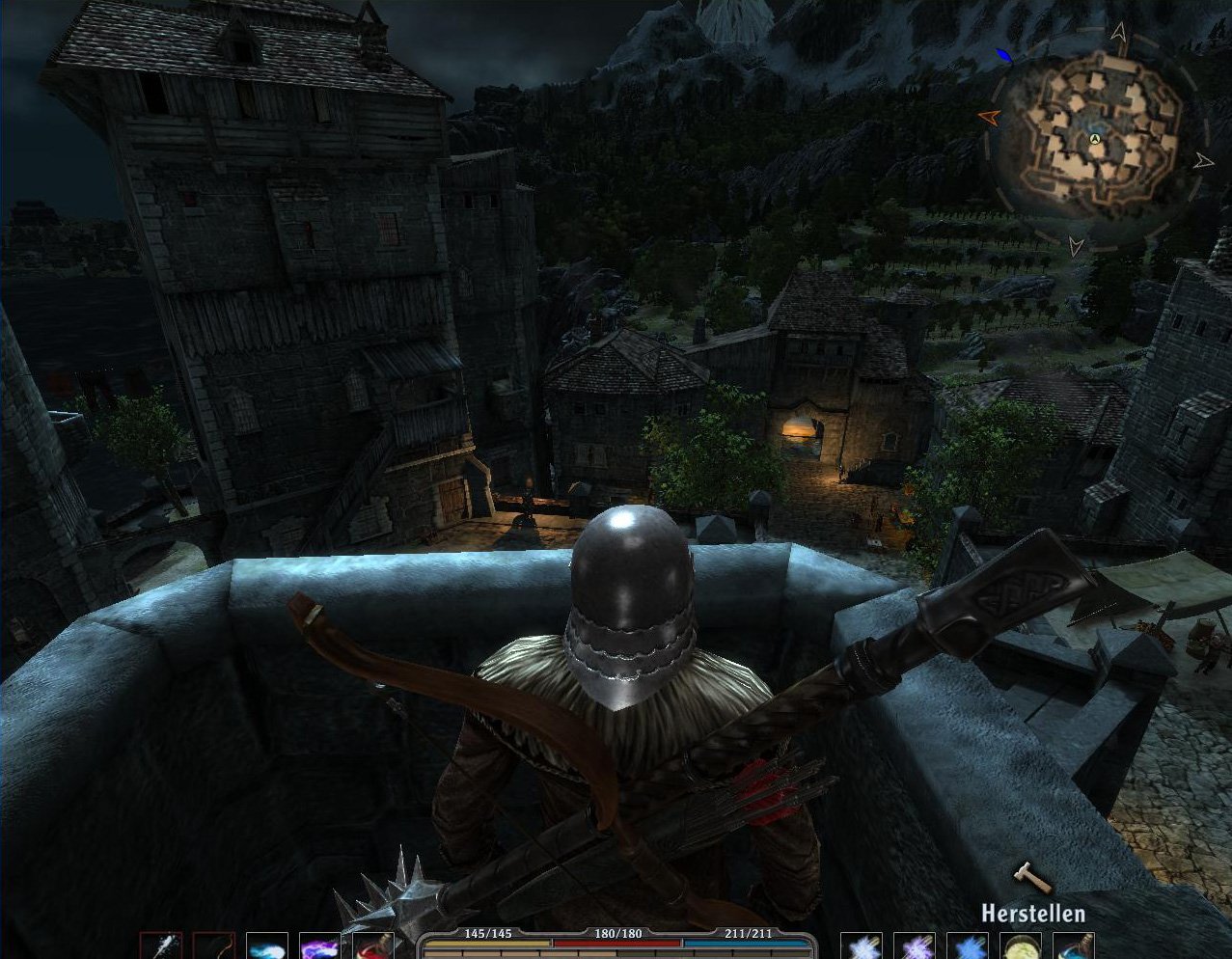Use the white spell scroll
The width and height of the screenshot is (1232, 959).
(861, 945)
